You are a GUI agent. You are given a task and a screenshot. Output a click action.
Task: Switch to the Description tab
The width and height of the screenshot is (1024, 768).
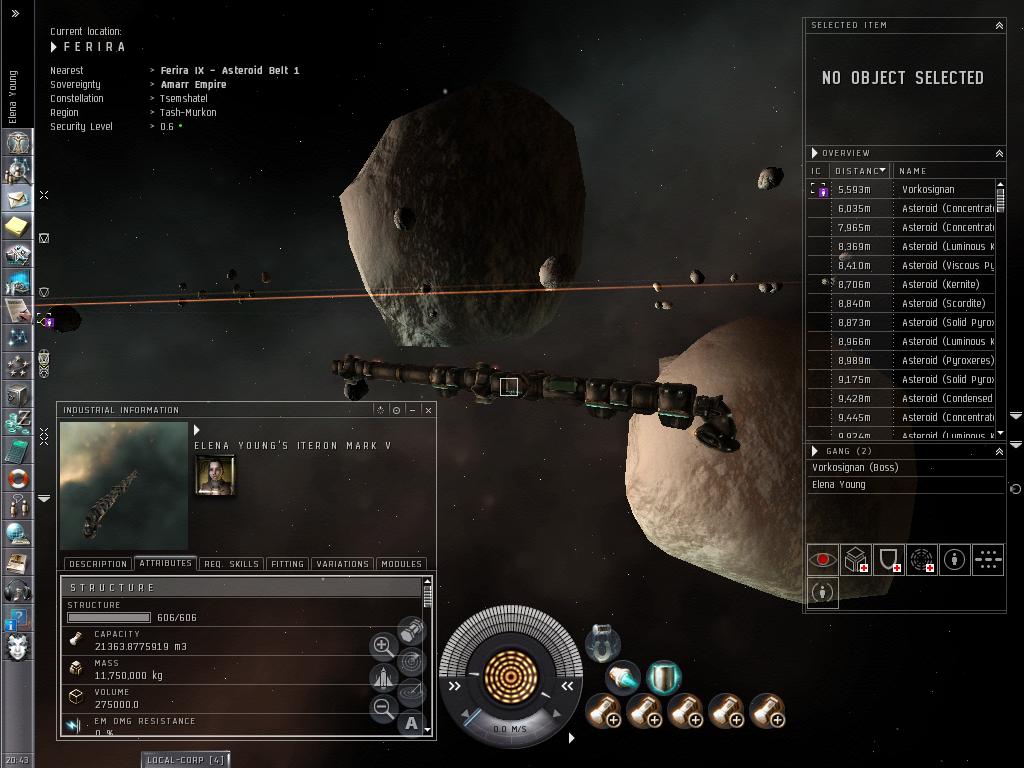pos(98,564)
